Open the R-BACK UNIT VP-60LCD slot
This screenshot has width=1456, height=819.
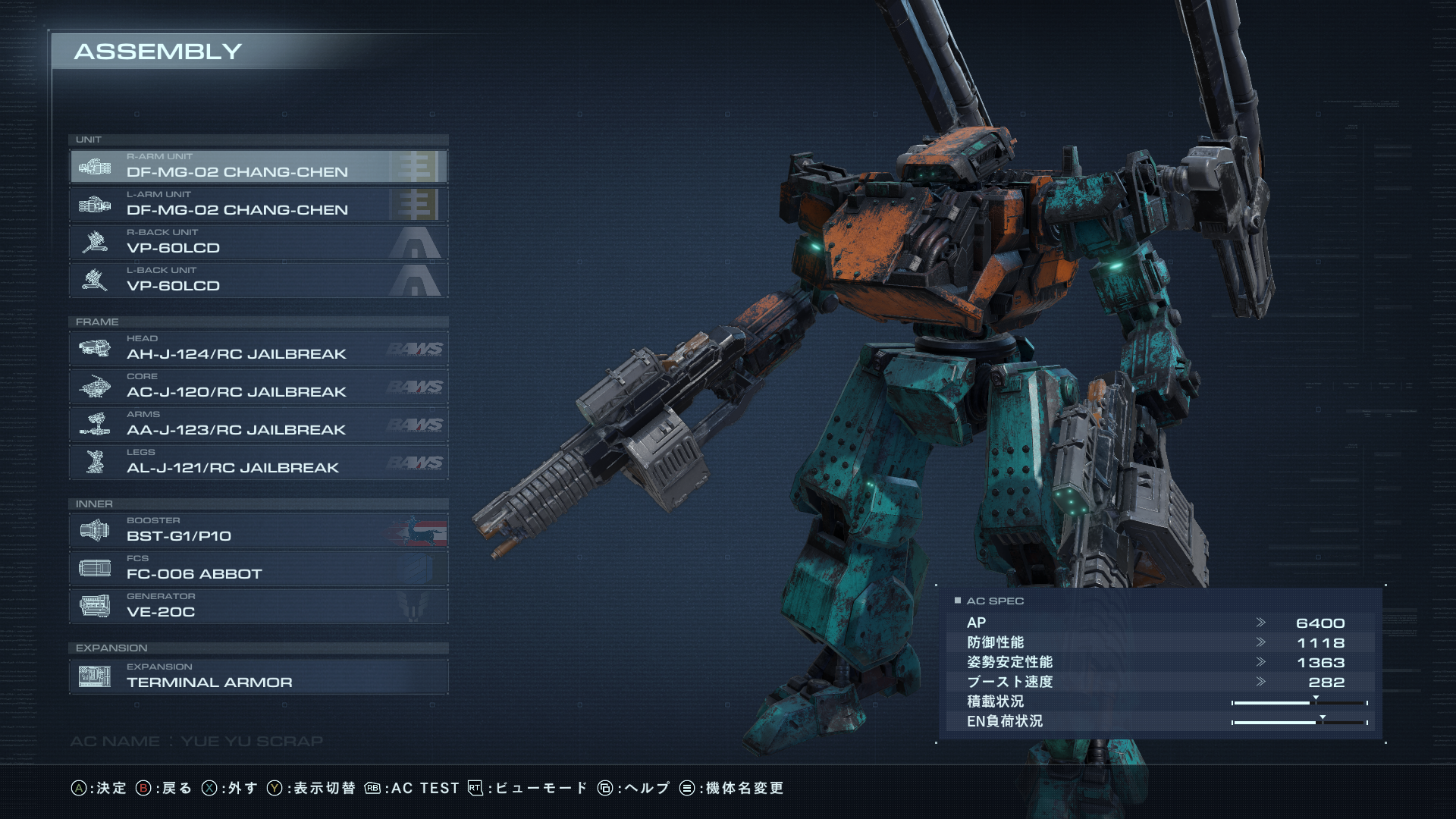[x=258, y=242]
